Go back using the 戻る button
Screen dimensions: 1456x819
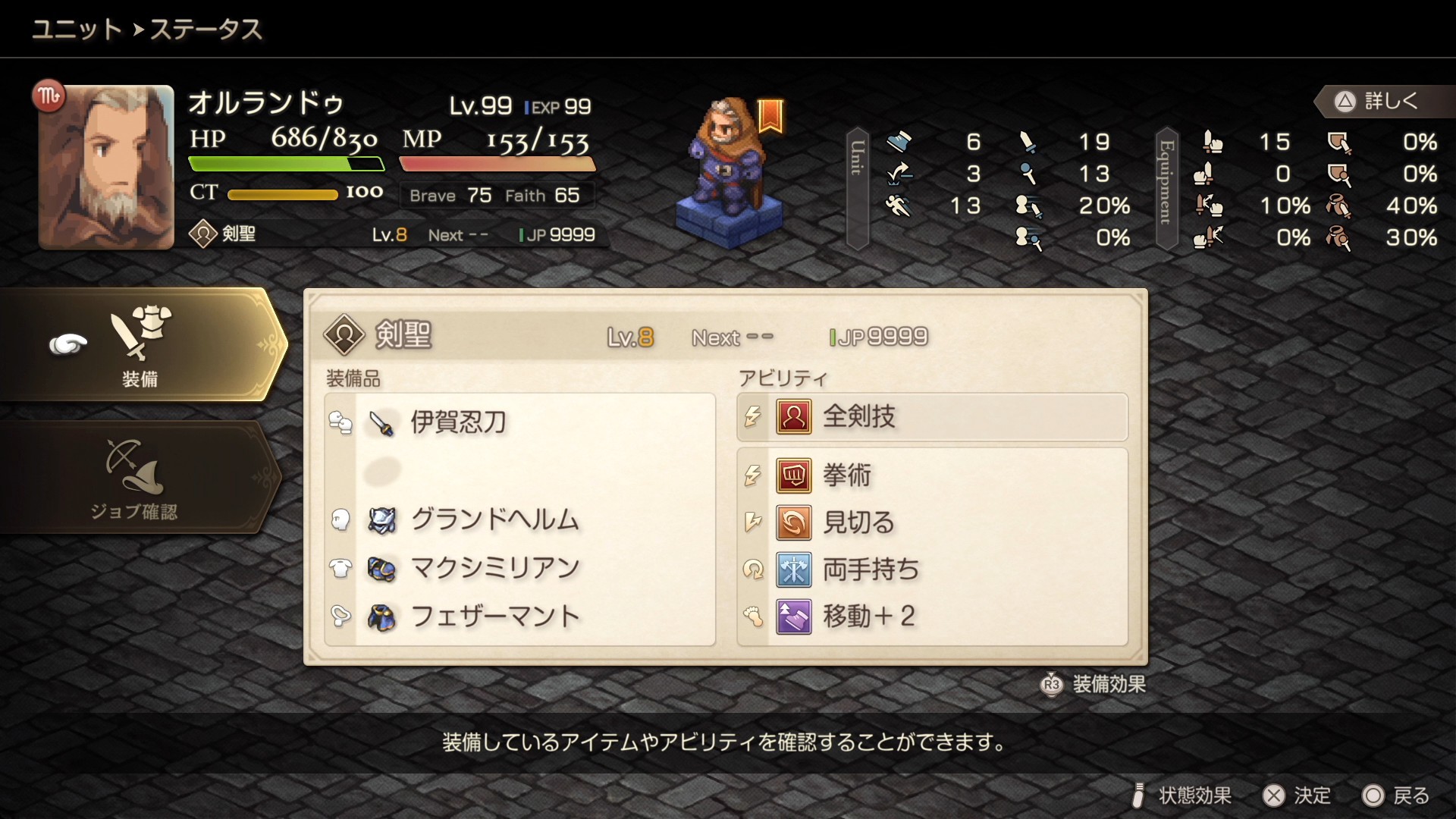pyautogui.click(x=1395, y=795)
